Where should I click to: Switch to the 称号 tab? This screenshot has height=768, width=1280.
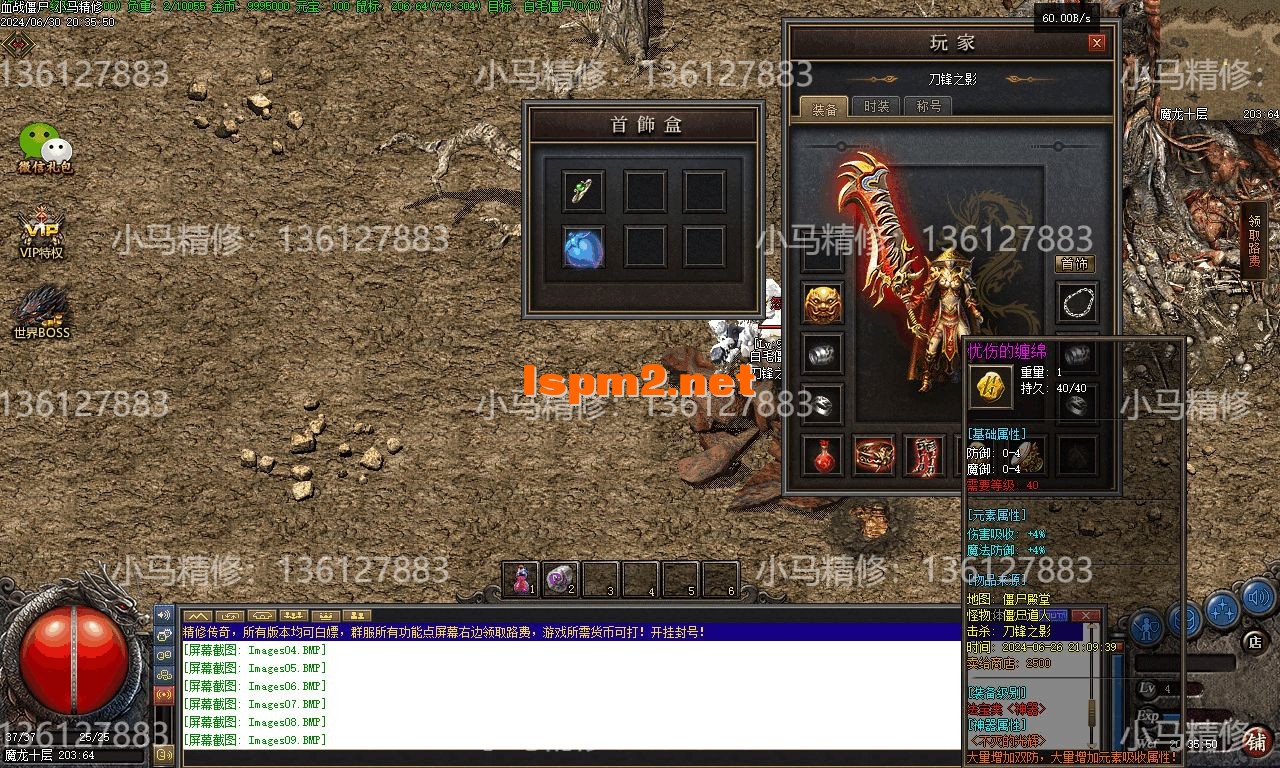[x=927, y=105]
